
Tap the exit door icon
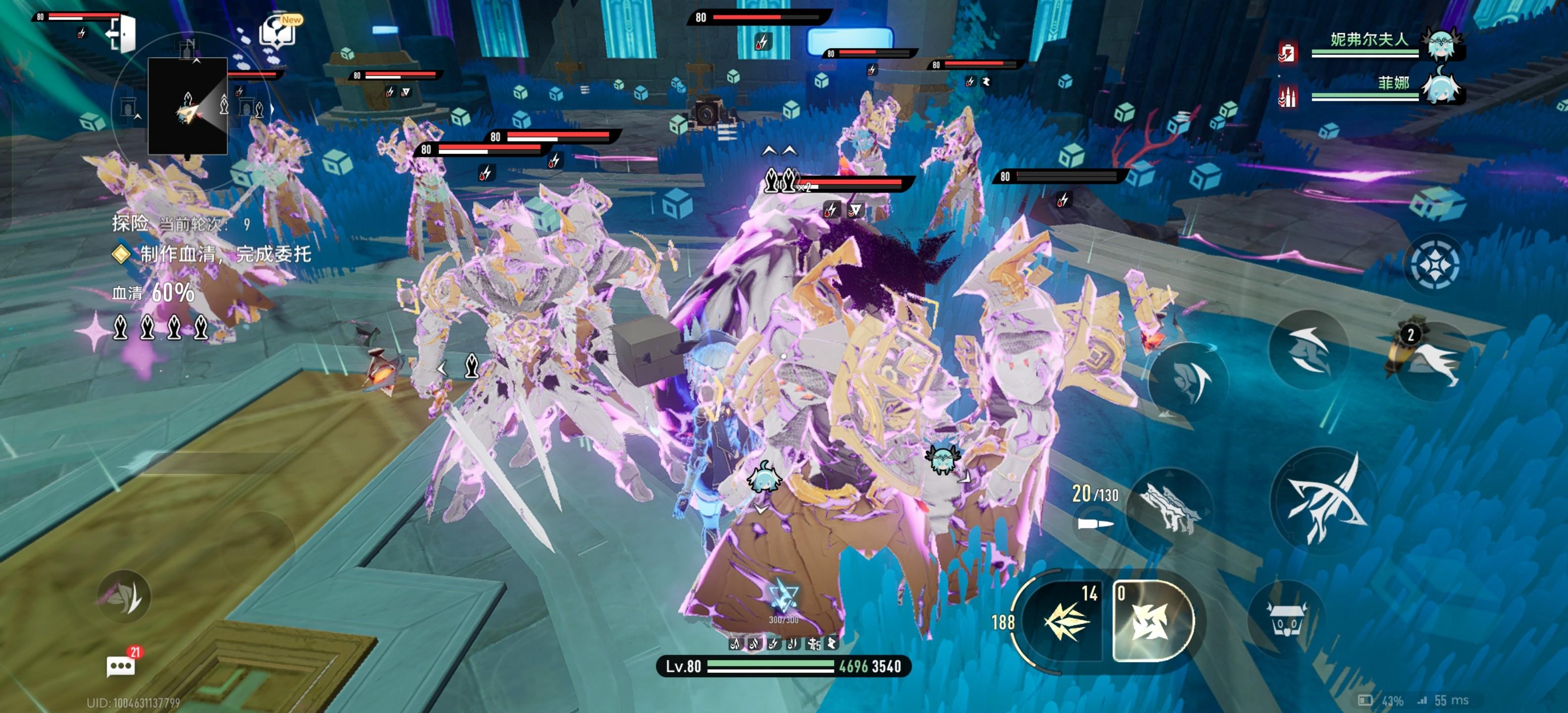coord(122,34)
